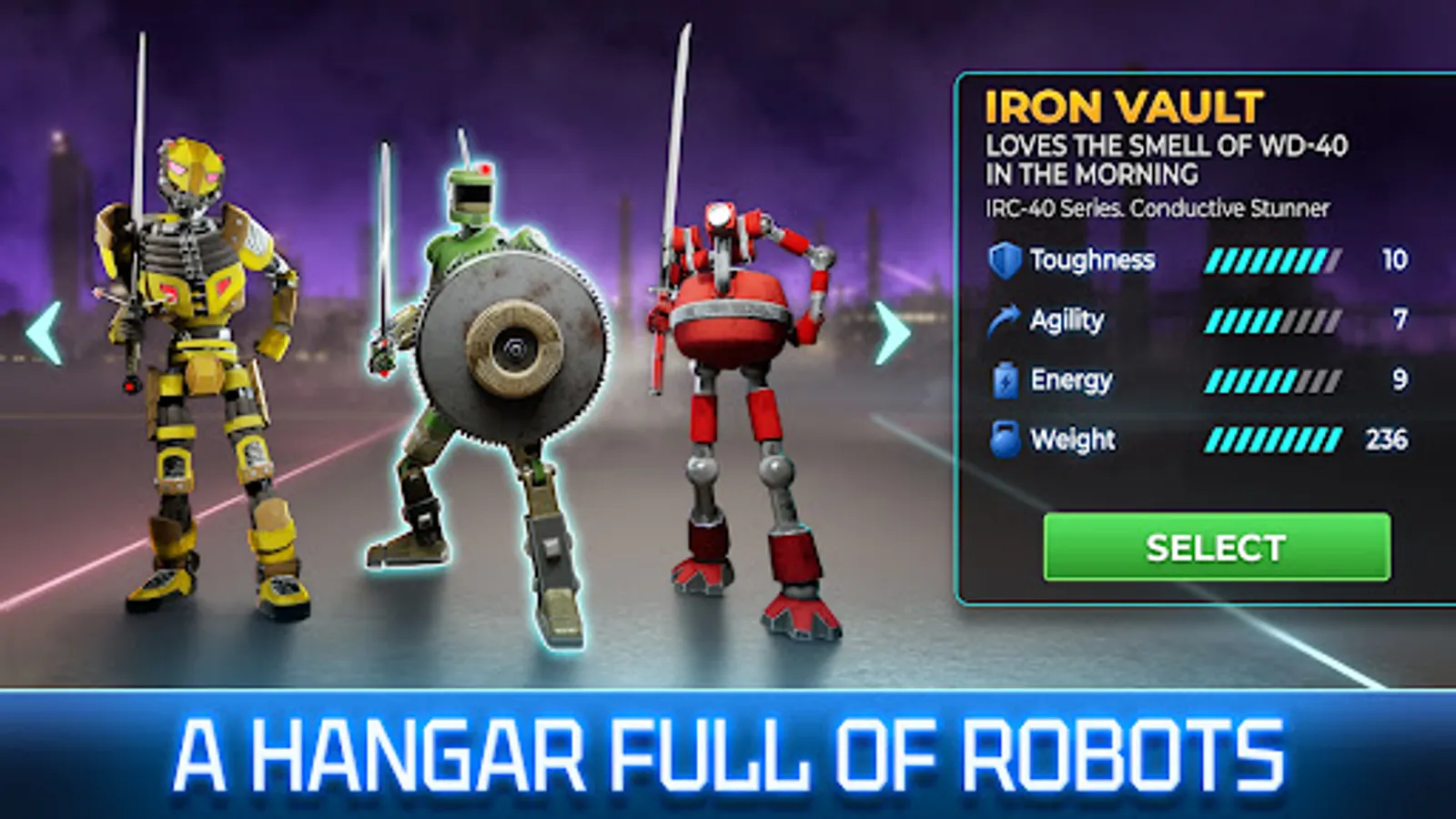This screenshot has width=1456, height=819.
Task: Toggle the Energy stat indicator
Action: [x=1137, y=379]
